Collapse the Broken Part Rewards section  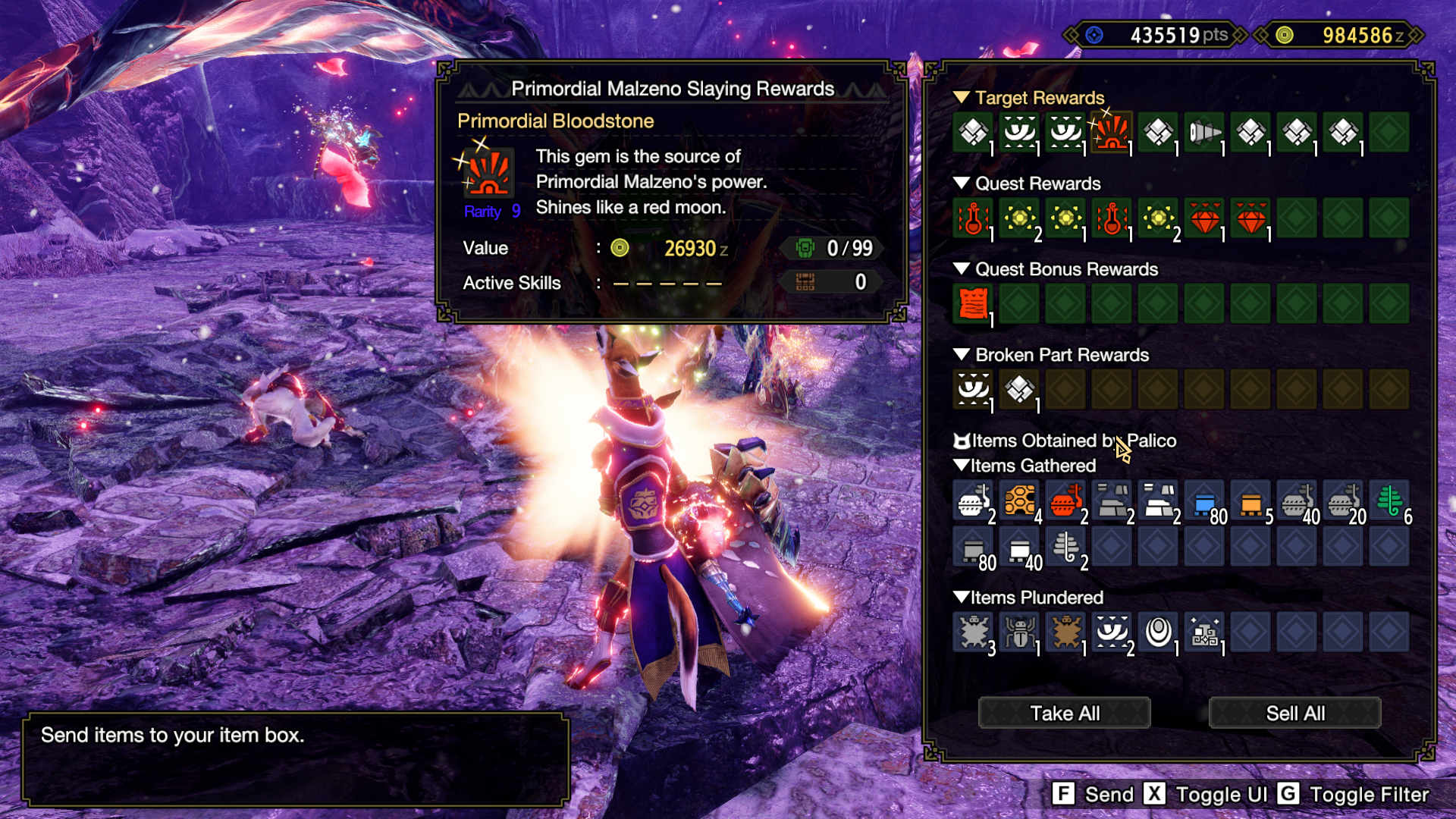point(962,355)
